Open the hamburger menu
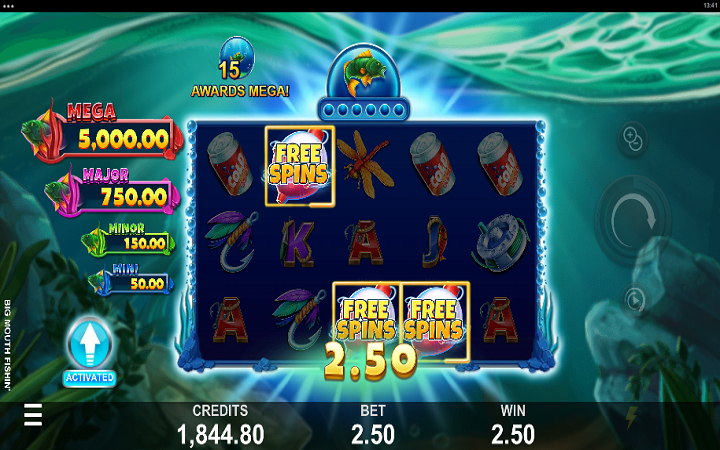The height and width of the screenshot is (450, 720). click(x=33, y=415)
